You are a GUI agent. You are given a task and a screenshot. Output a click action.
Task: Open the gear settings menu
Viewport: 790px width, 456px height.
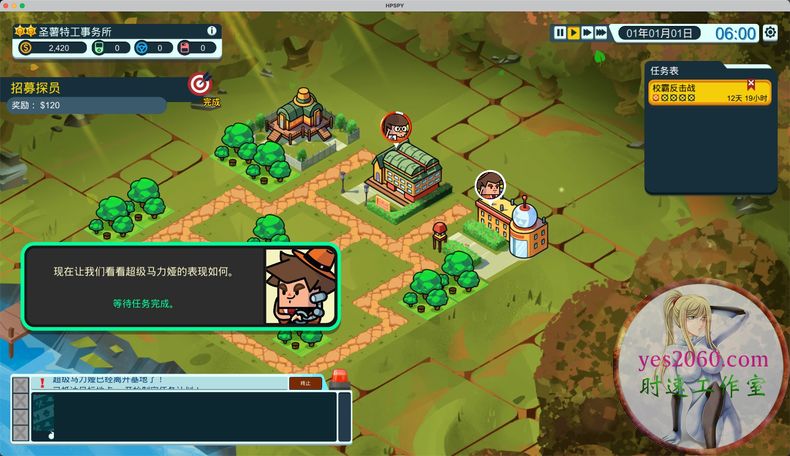tap(770, 33)
